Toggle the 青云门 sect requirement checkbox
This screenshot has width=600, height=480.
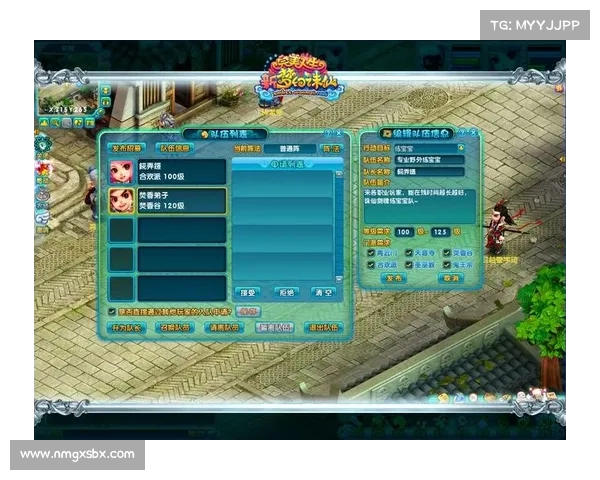pyautogui.click(x=370, y=253)
